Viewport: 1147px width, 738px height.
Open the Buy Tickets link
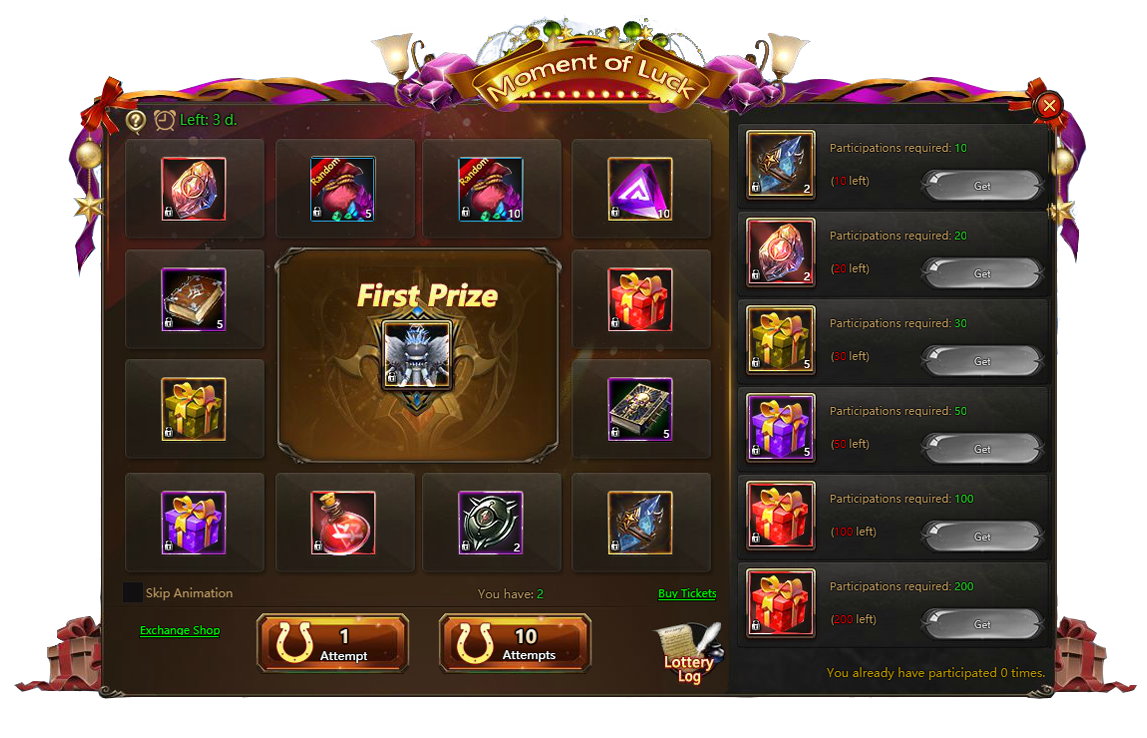click(x=687, y=594)
